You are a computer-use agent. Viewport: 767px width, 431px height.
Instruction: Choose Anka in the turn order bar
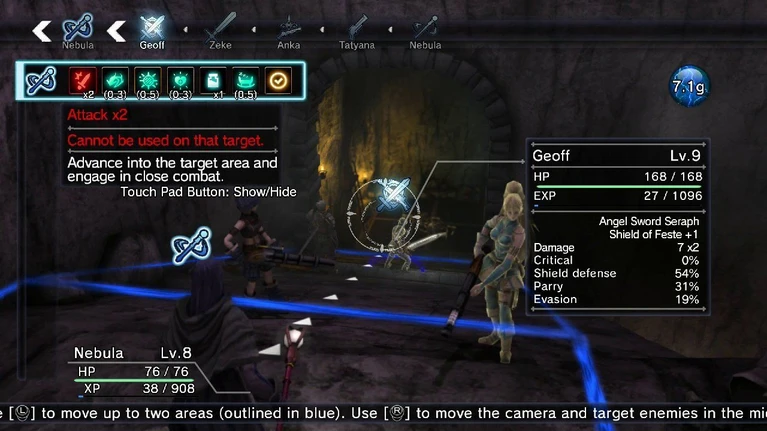[289, 26]
